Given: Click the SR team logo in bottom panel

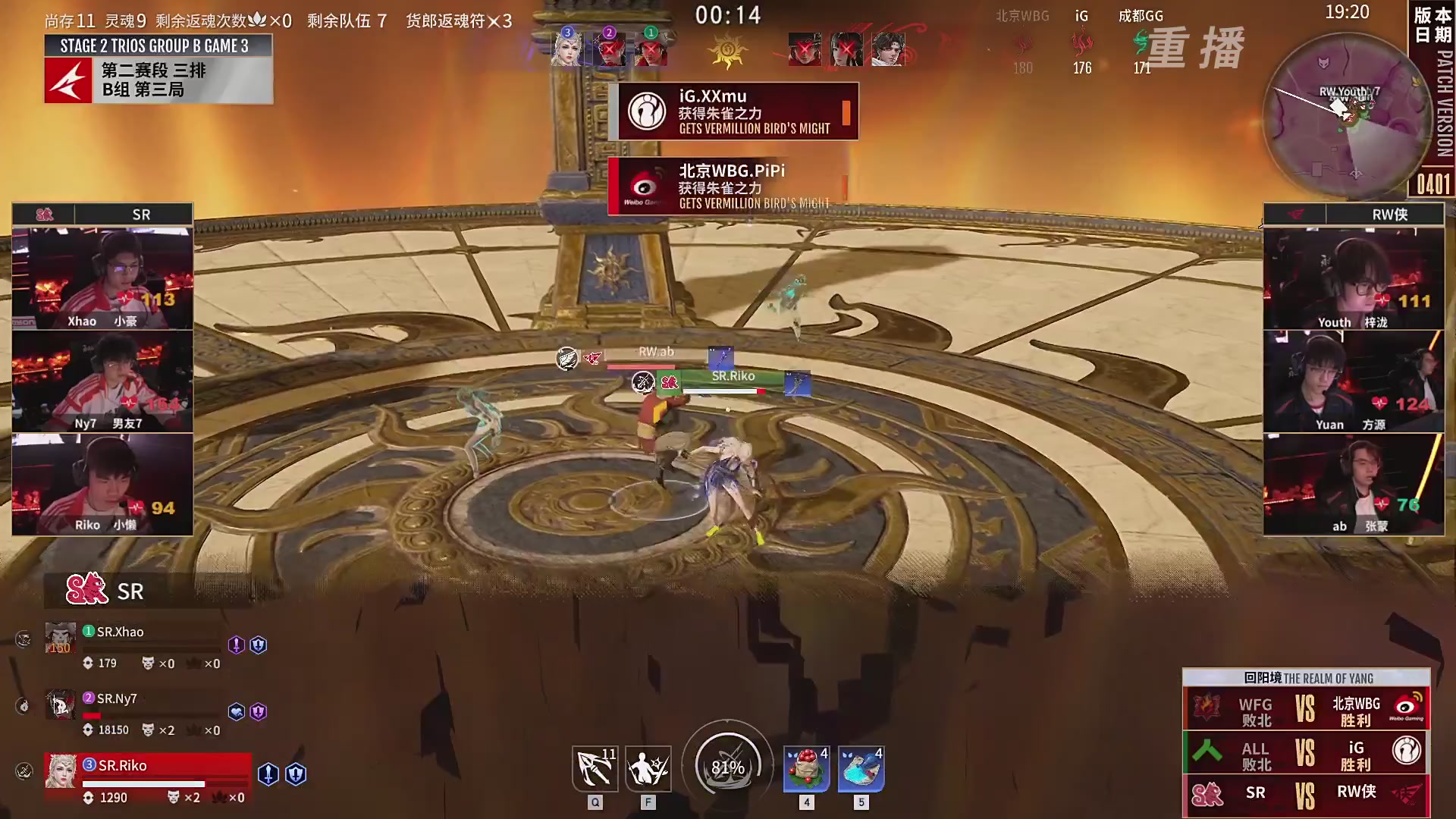Looking at the screenshot, I should pos(86,591).
